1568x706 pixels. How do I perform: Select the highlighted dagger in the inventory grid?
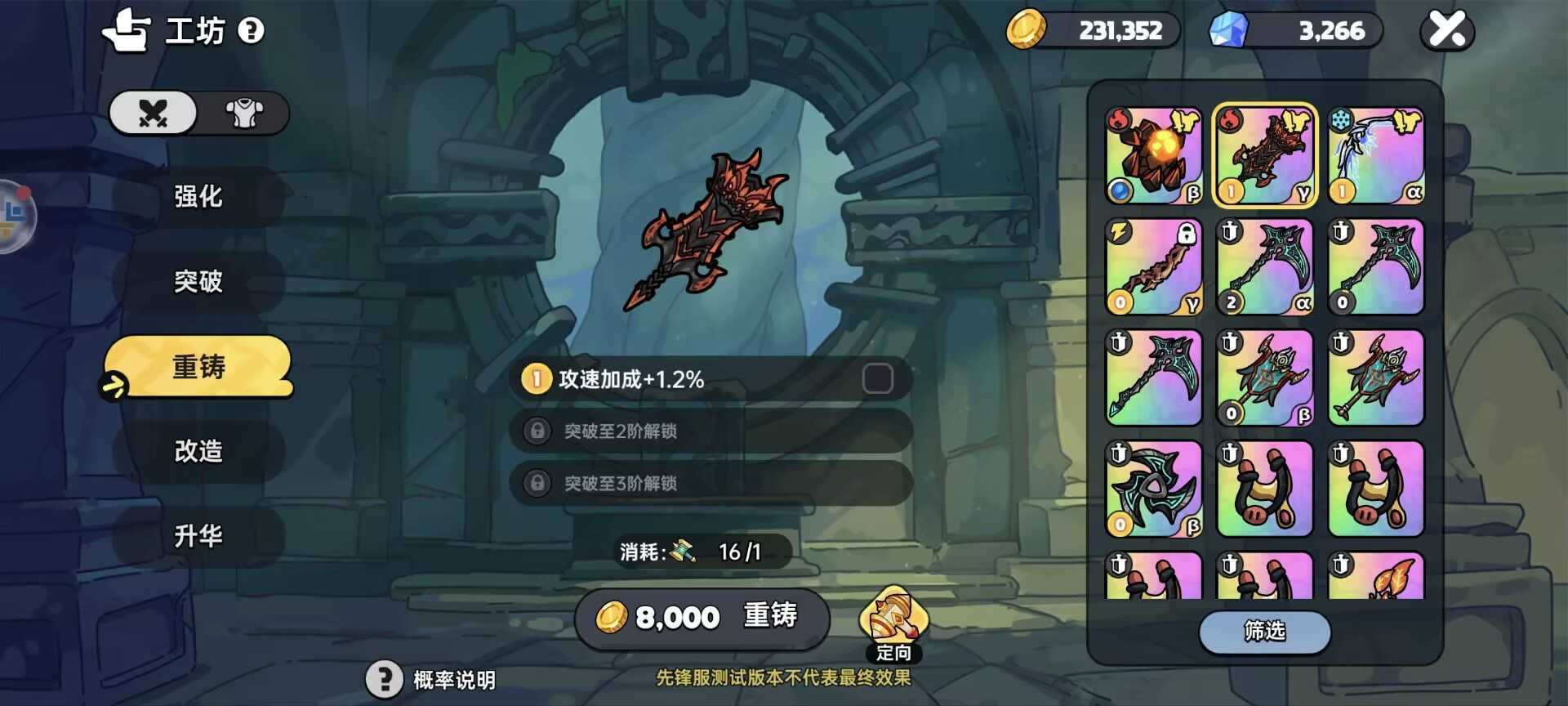click(x=1264, y=154)
